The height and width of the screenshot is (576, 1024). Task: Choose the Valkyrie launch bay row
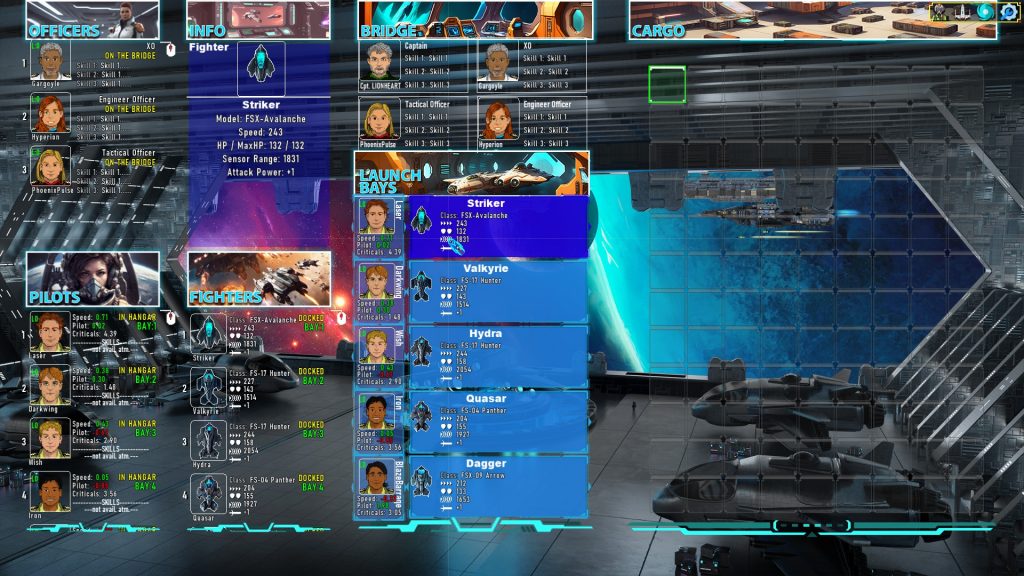[x=498, y=291]
